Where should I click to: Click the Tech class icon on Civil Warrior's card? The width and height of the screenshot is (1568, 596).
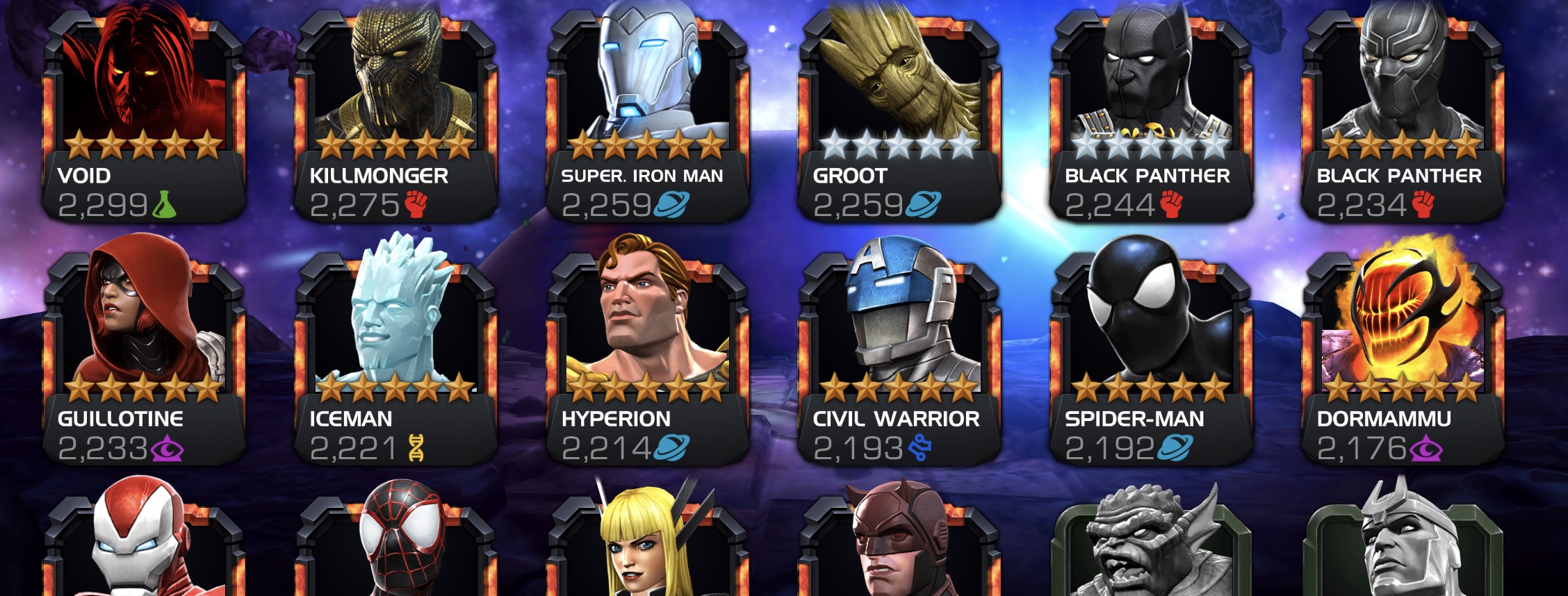pos(920,449)
